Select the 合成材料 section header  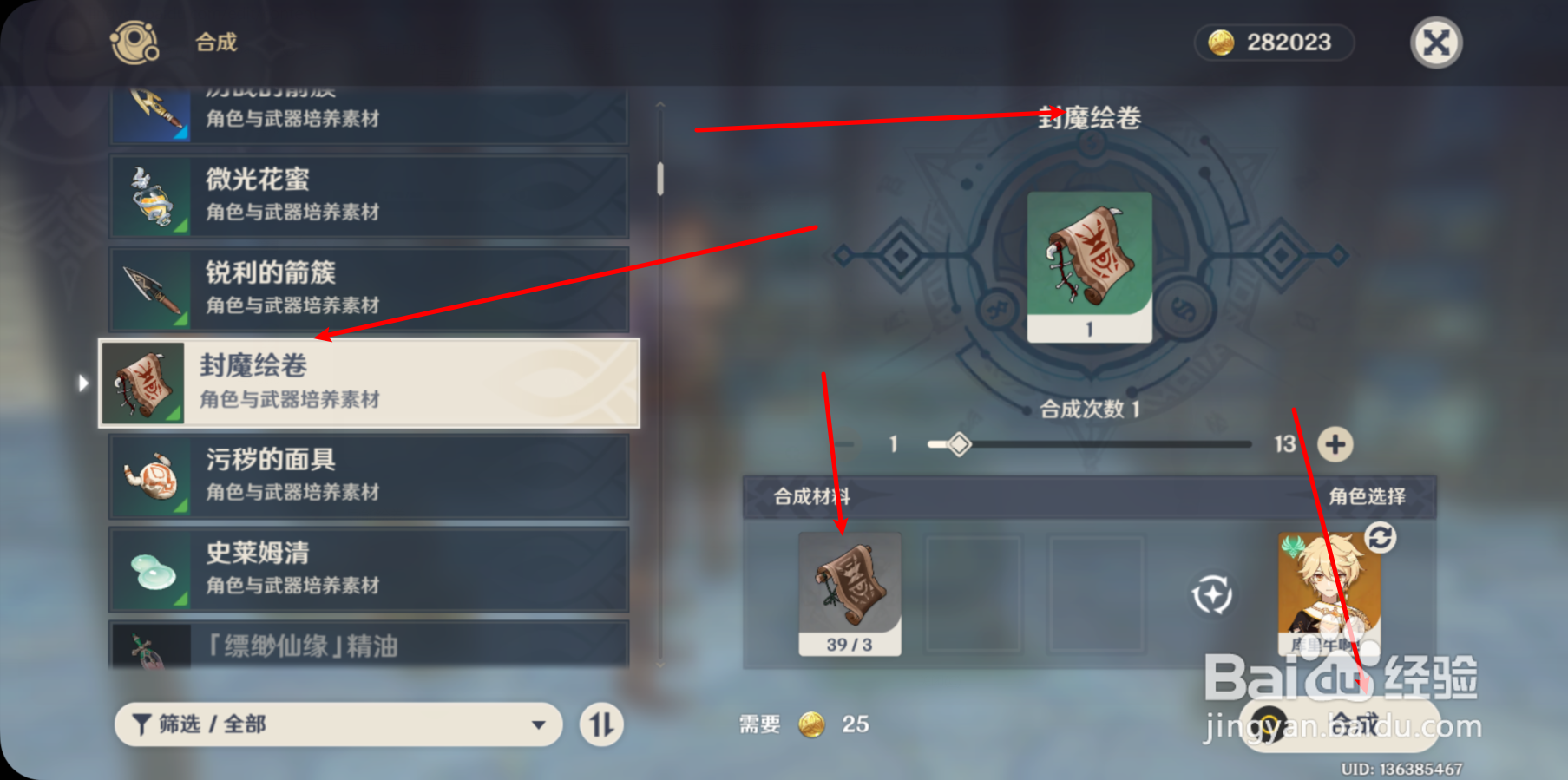click(x=812, y=495)
